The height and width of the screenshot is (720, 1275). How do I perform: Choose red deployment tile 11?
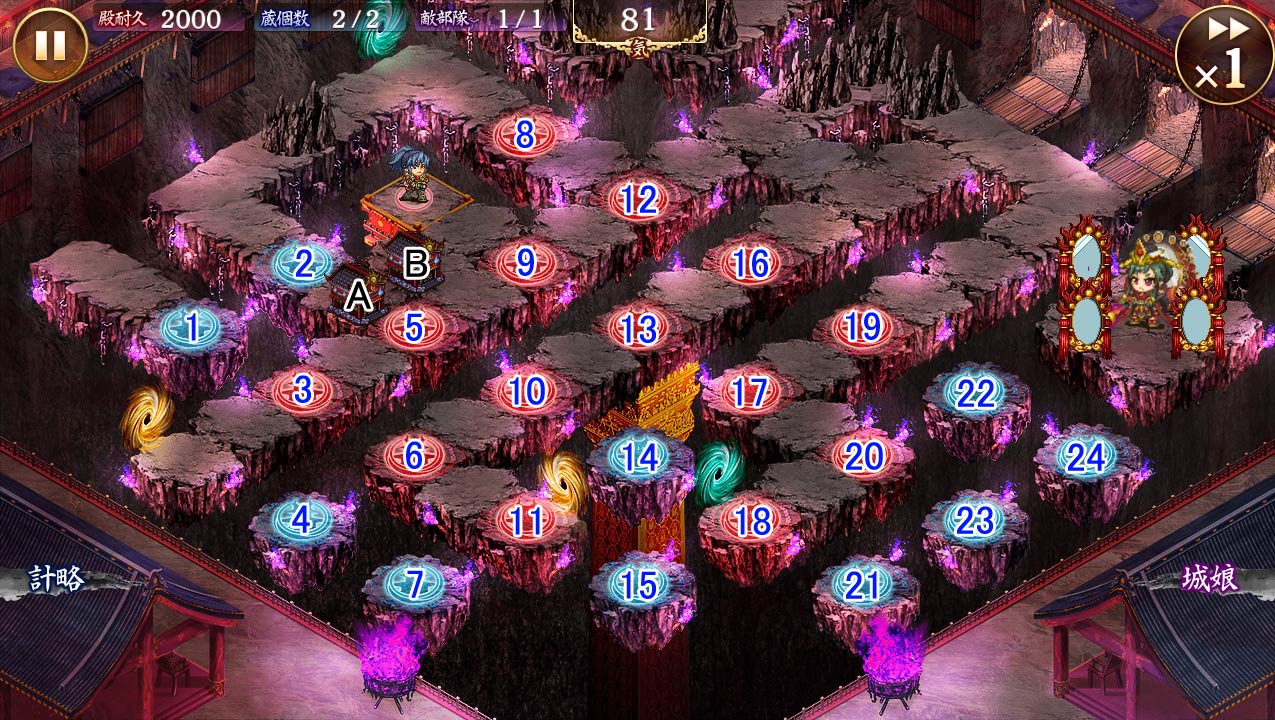pyautogui.click(x=526, y=520)
